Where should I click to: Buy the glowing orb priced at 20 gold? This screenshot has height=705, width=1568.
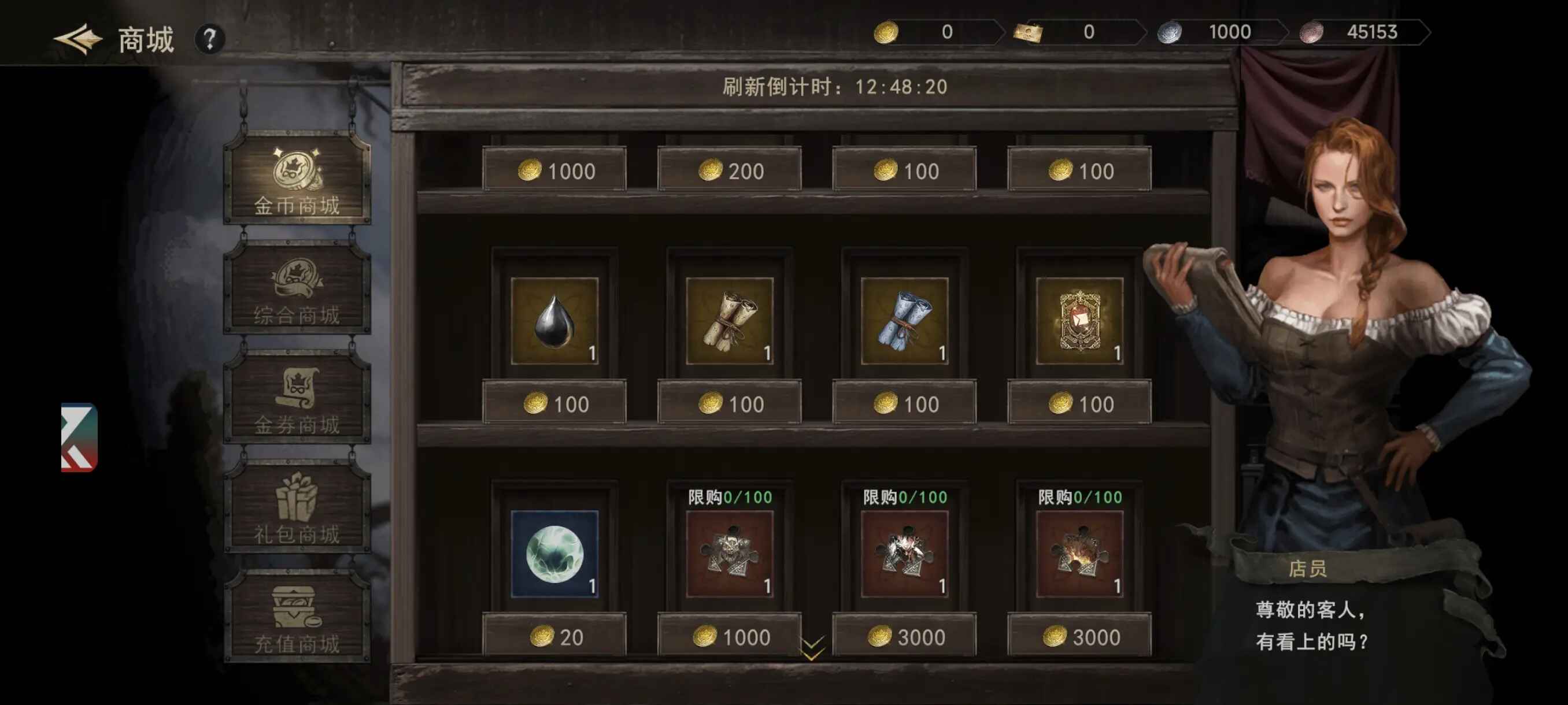tap(555, 555)
